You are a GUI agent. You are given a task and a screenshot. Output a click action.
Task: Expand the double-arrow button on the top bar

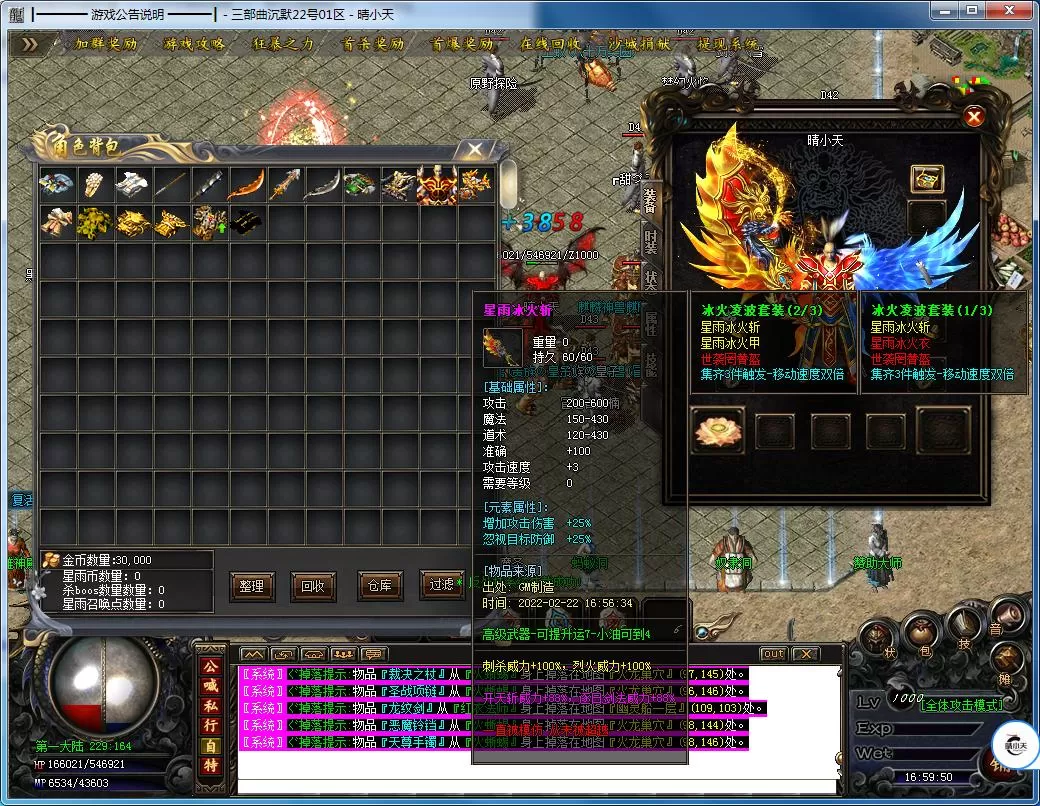[x=31, y=44]
